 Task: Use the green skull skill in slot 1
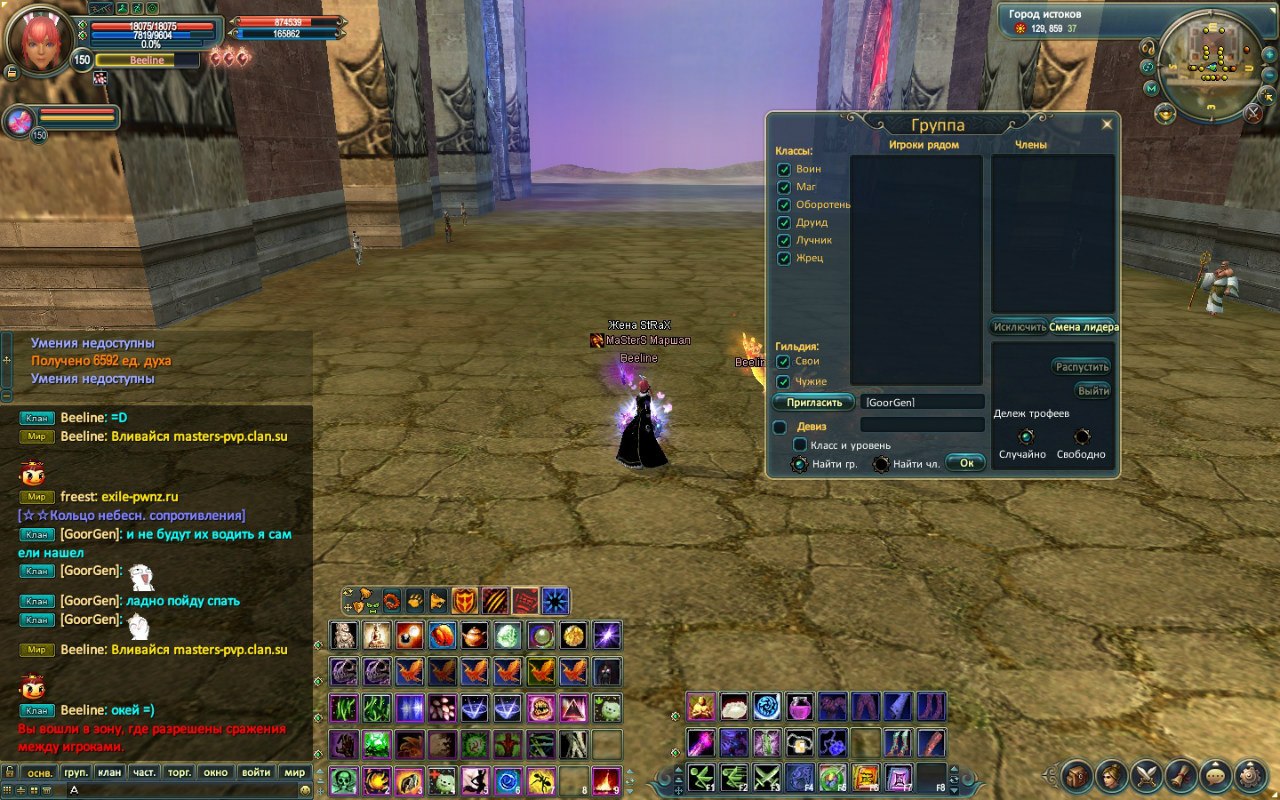[345, 780]
